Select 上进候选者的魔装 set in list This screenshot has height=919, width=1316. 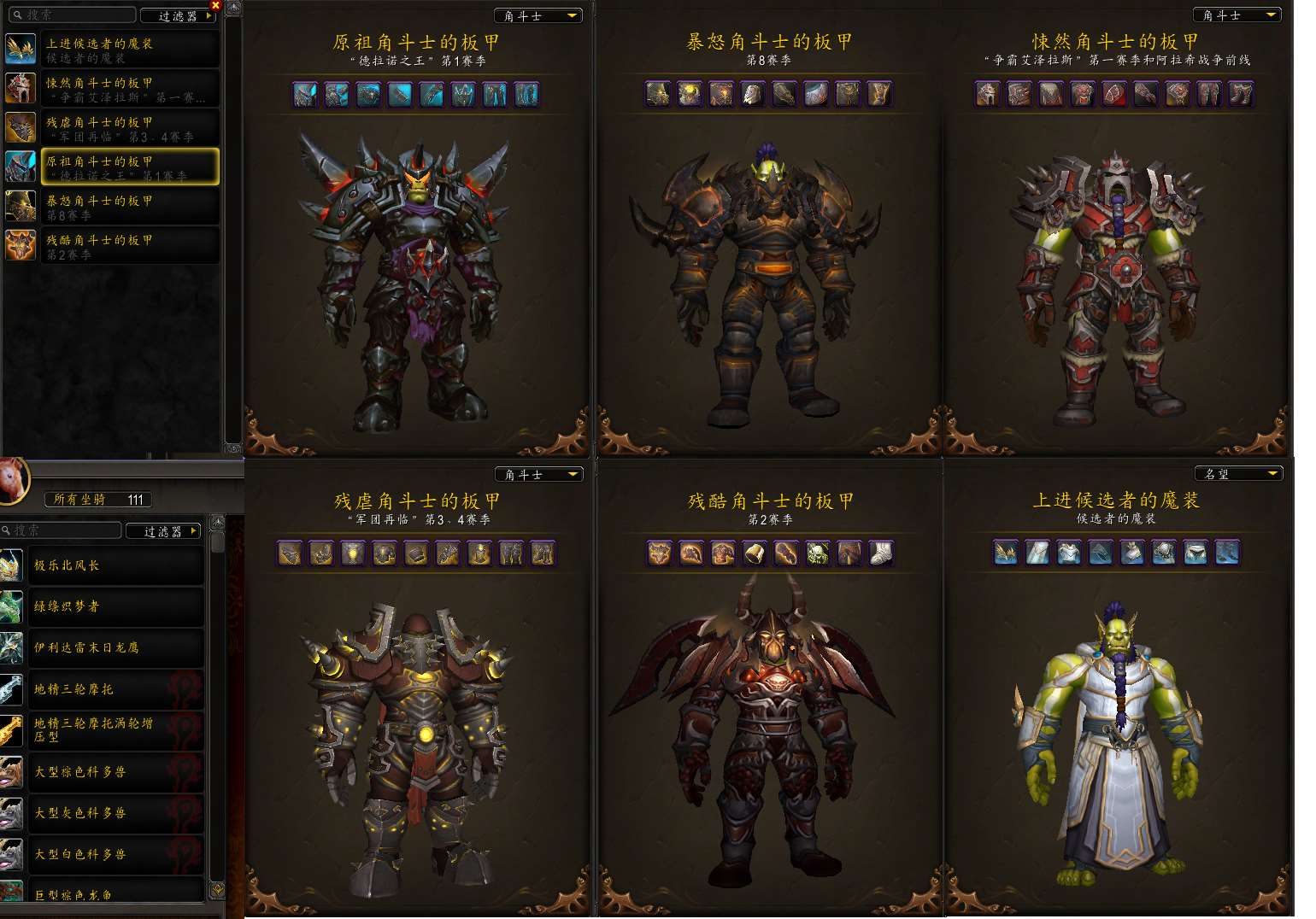coord(128,50)
